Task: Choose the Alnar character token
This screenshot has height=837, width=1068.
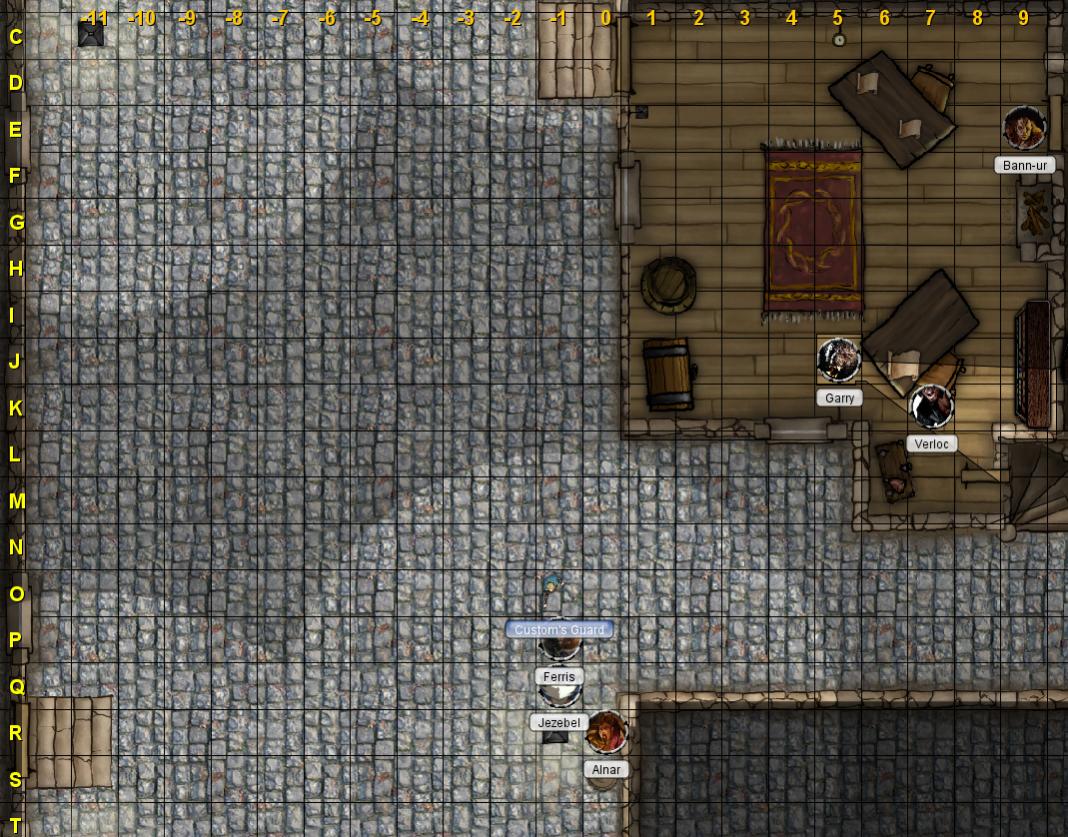Action: pos(606,732)
